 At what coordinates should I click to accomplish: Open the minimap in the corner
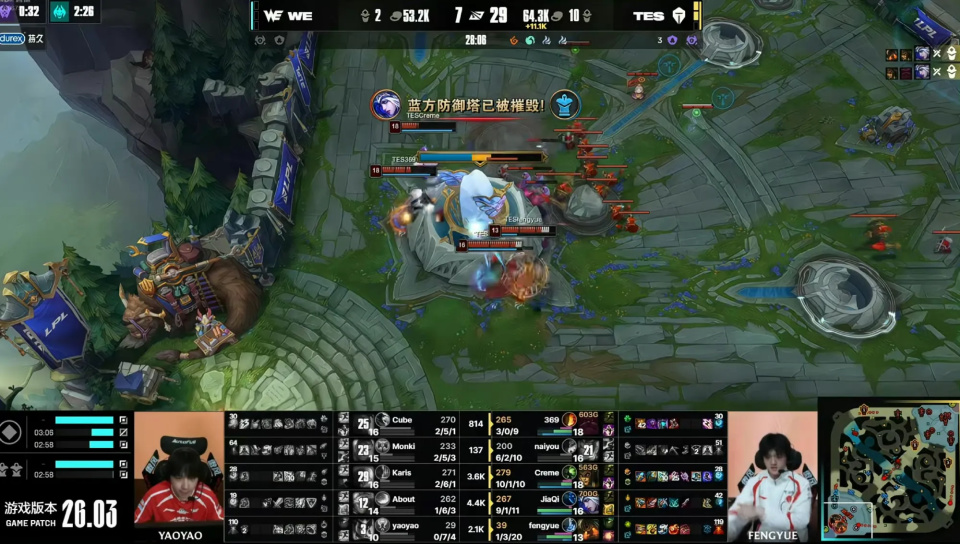coord(888,470)
